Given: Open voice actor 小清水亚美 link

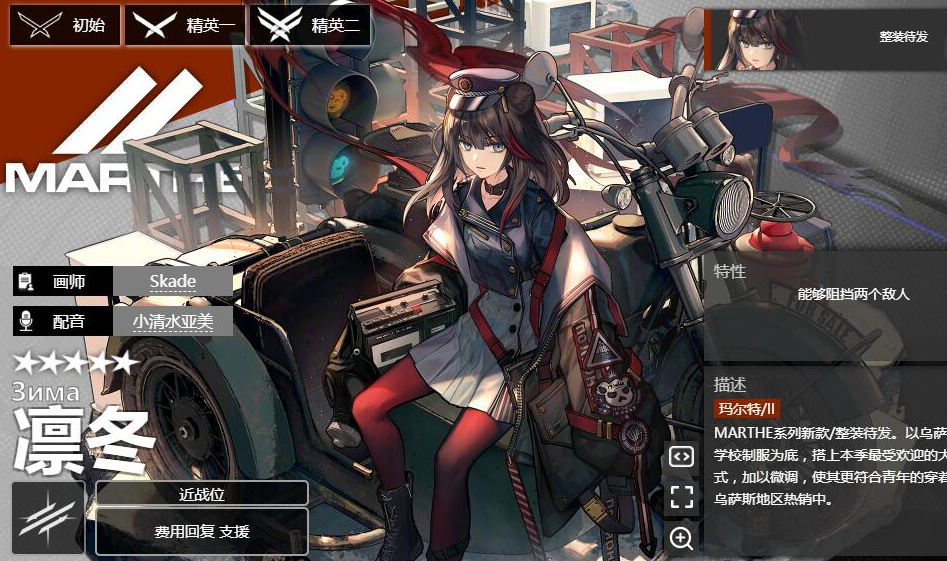Looking at the screenshot, I should (x=173, y=321).
